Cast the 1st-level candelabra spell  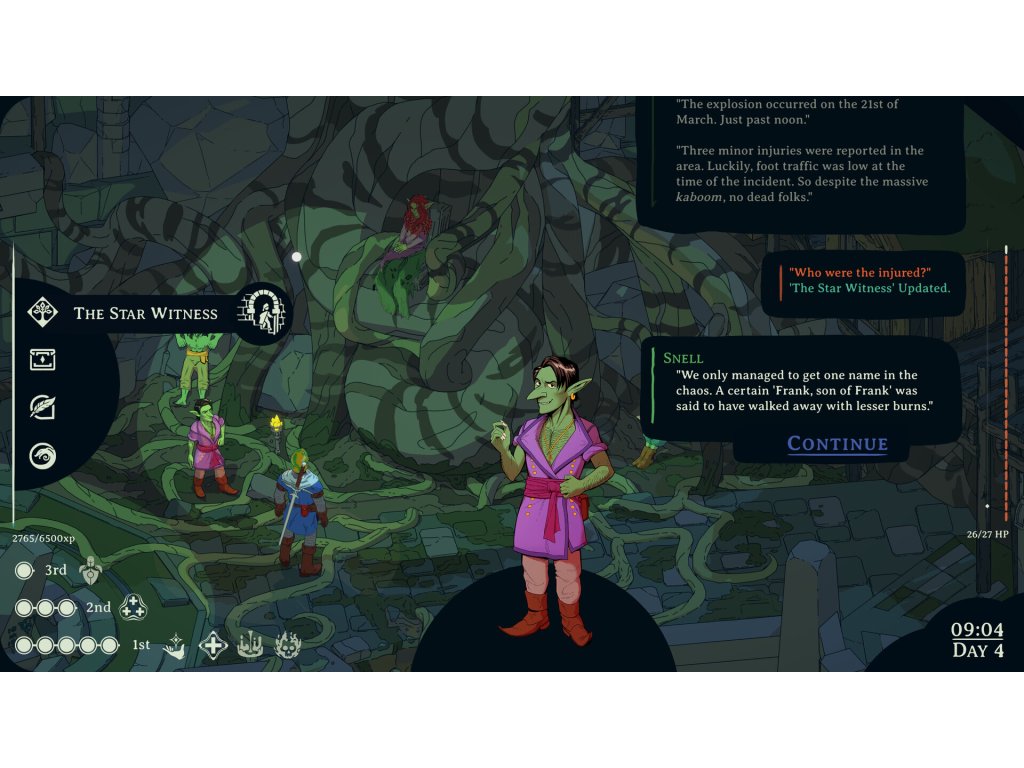click(x=250, y=645)
